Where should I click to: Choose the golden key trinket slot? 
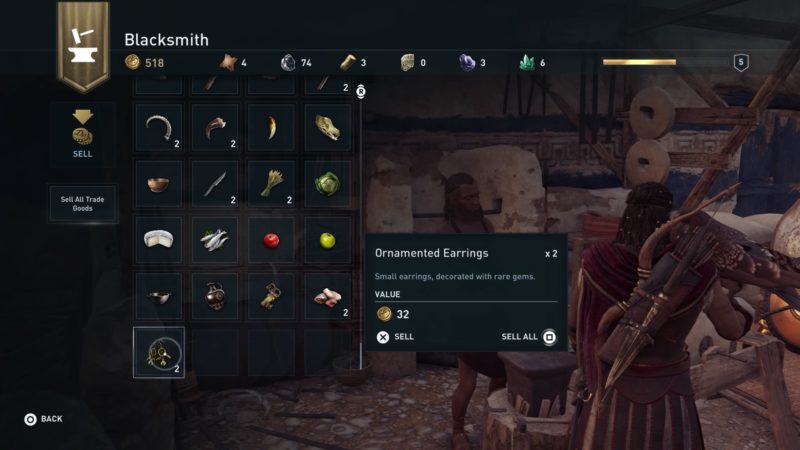pyautogui.click(x=270, y=296)
